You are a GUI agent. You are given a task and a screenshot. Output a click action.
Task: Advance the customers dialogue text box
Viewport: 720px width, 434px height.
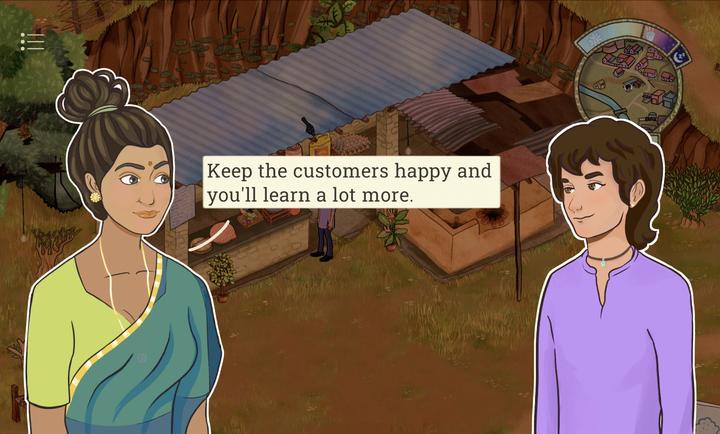coord(351,182)
